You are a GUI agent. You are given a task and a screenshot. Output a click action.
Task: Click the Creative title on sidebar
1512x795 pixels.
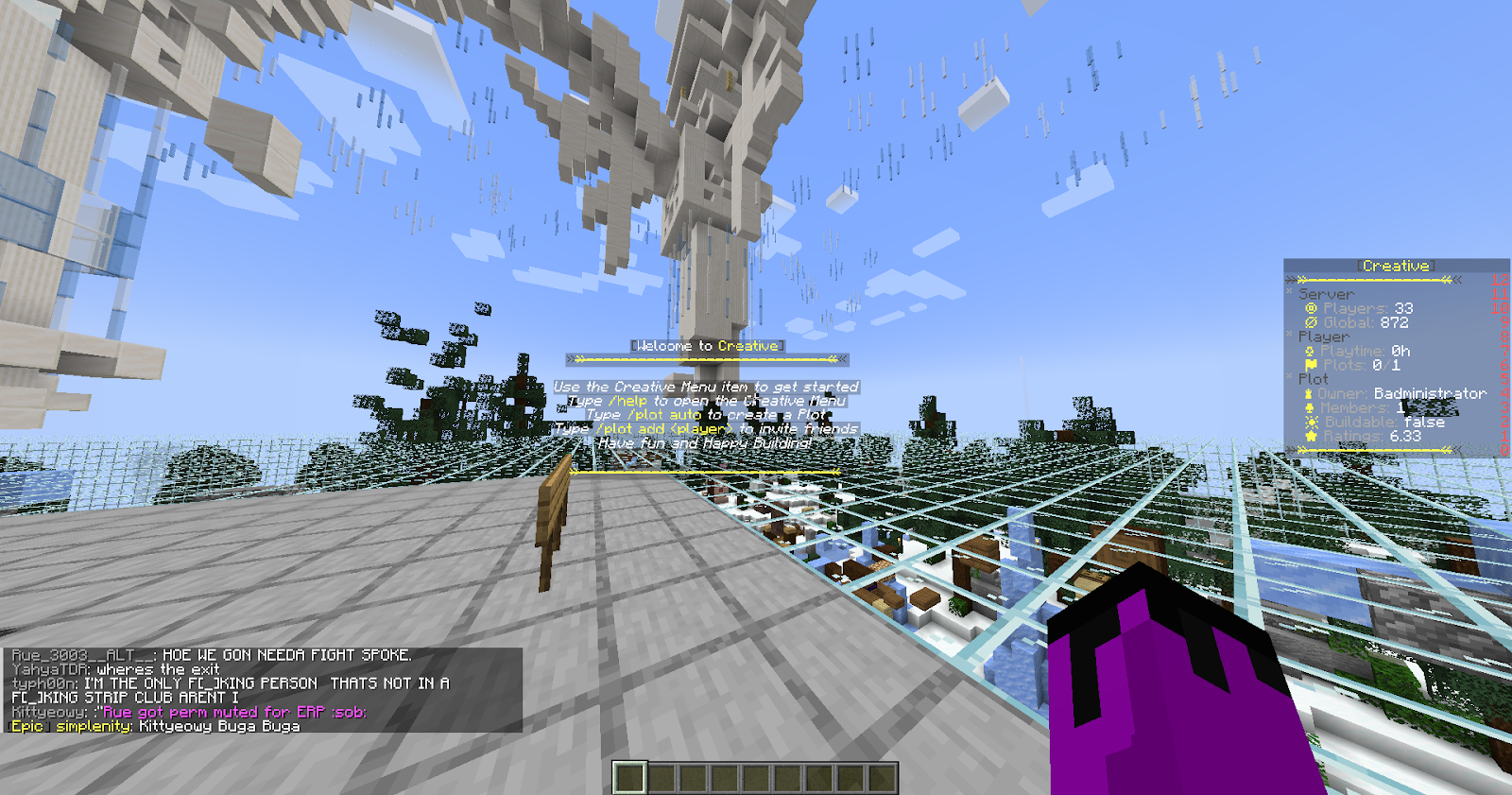coord(1396,266)
